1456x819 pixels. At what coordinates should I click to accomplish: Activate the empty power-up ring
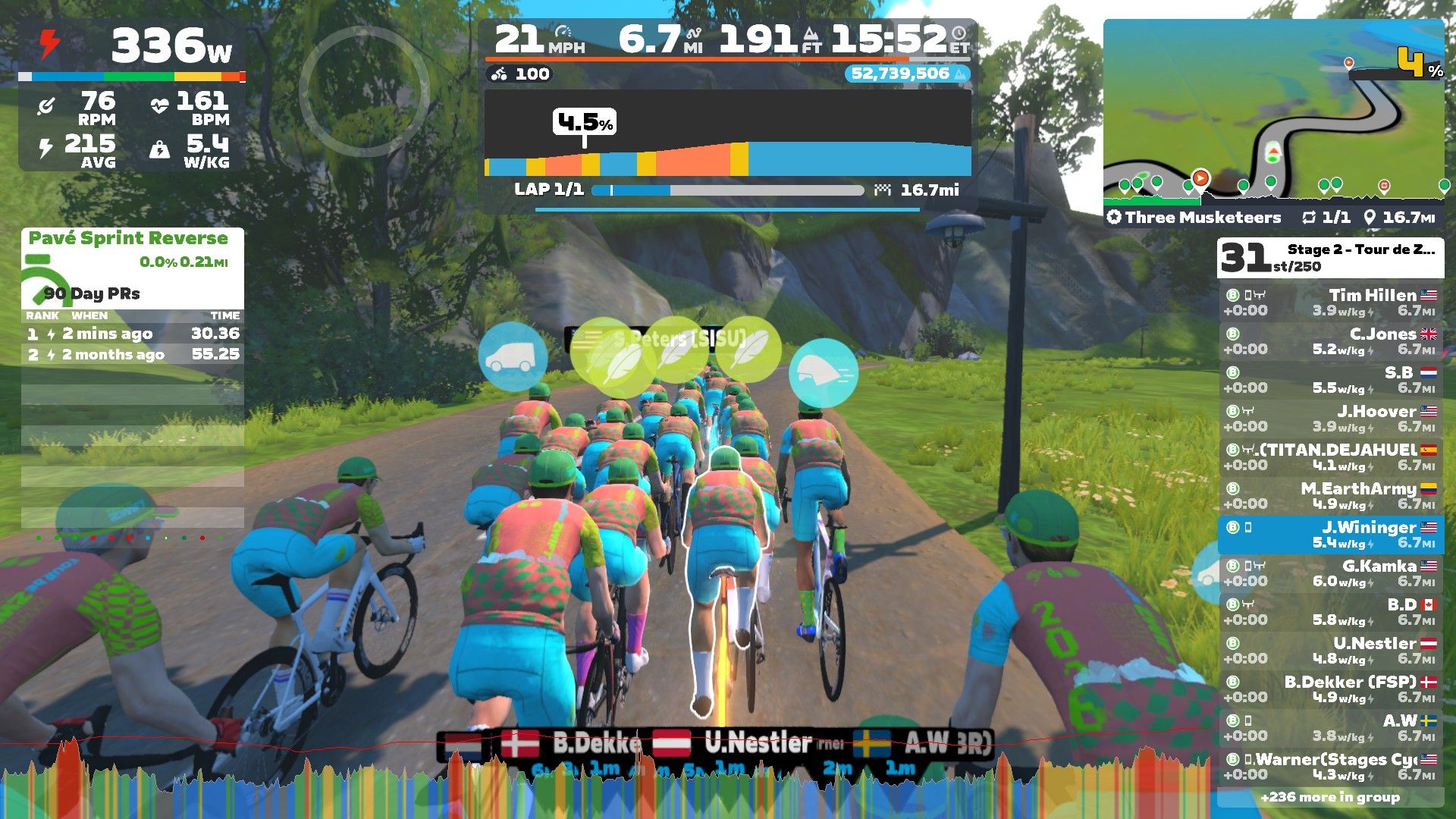(364, 91)
